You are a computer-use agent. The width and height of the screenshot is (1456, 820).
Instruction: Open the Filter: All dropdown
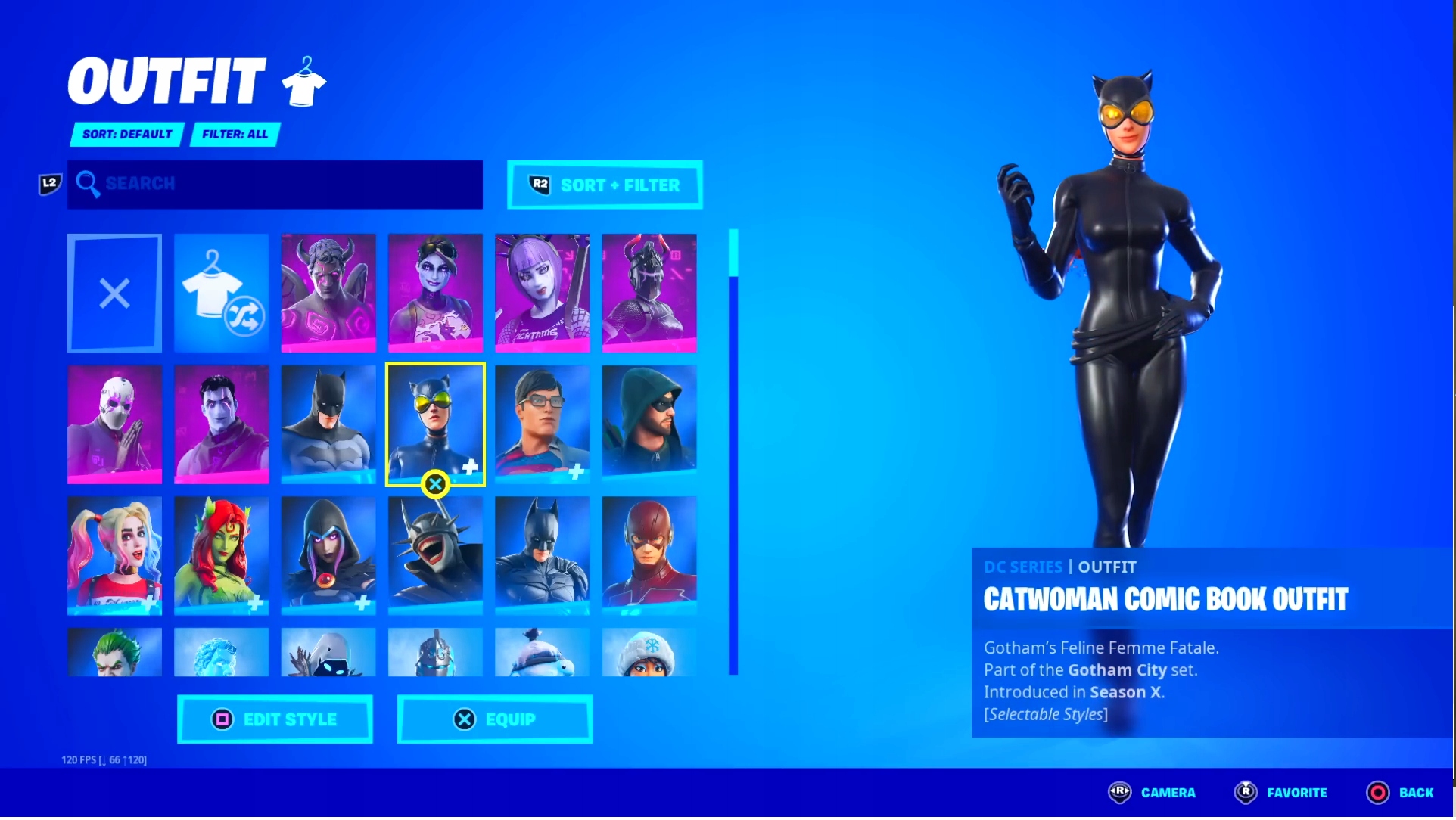pos(235,134)
